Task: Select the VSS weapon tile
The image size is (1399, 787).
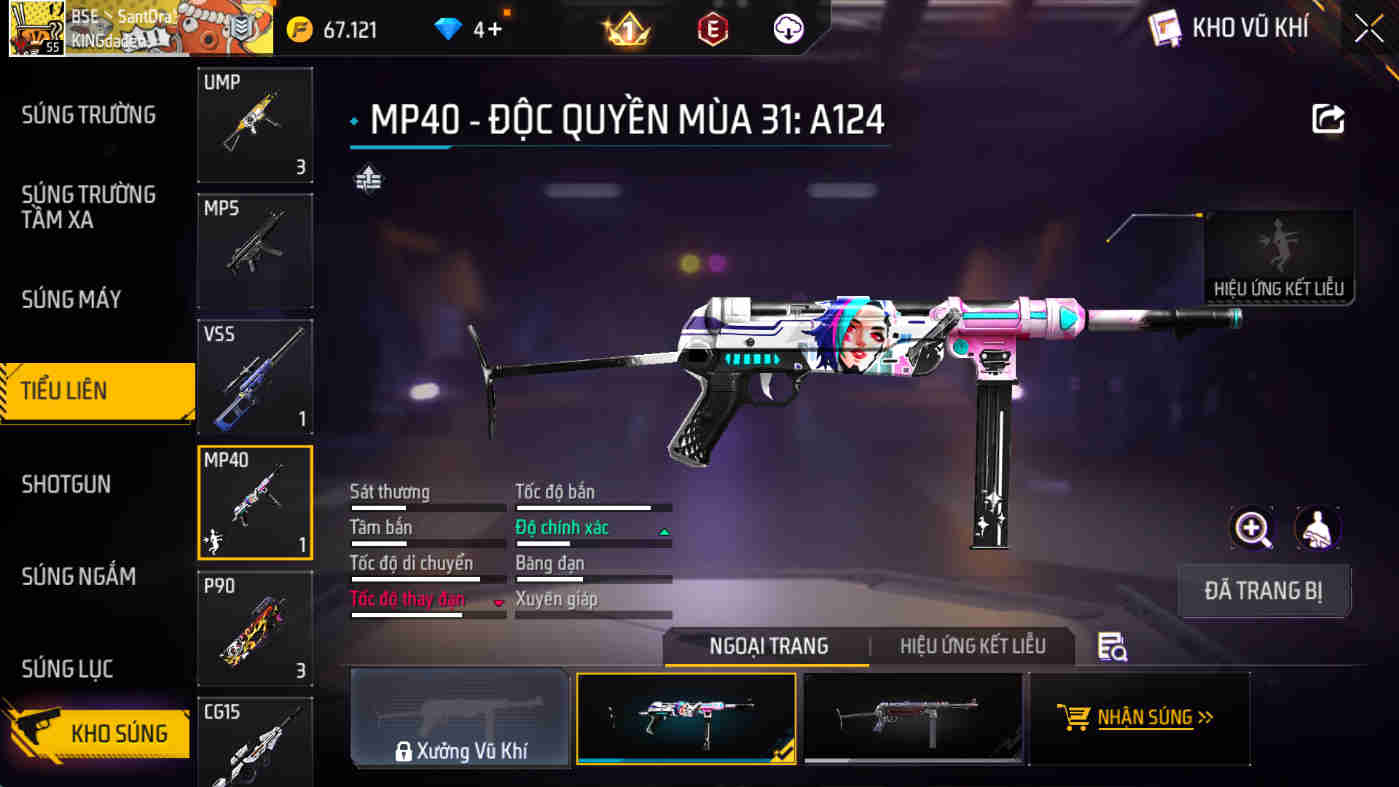Action: pyautogui.click(x=255, y=377)
